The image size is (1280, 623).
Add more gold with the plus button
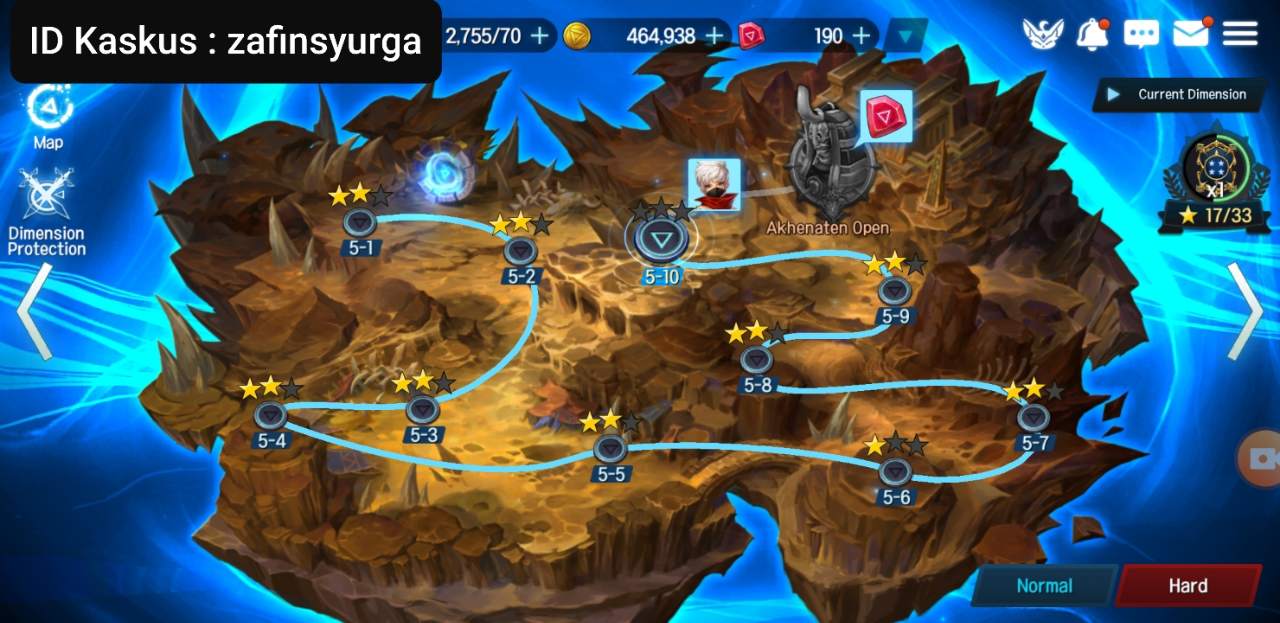[714, 36]
